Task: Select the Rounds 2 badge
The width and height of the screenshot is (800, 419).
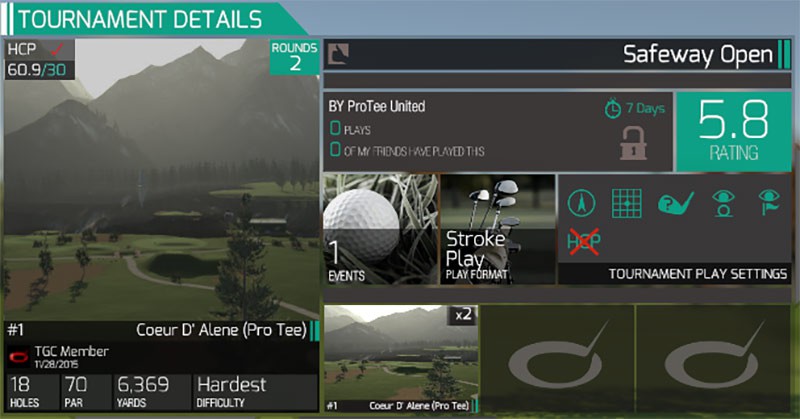Action: click(295, 57)
